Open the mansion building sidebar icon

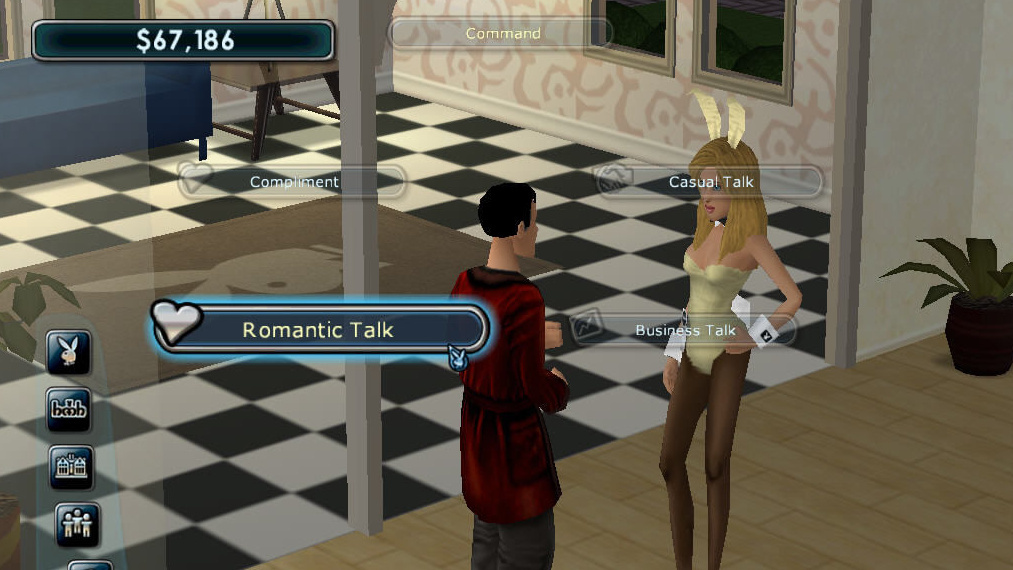click(x=71, y=467)
